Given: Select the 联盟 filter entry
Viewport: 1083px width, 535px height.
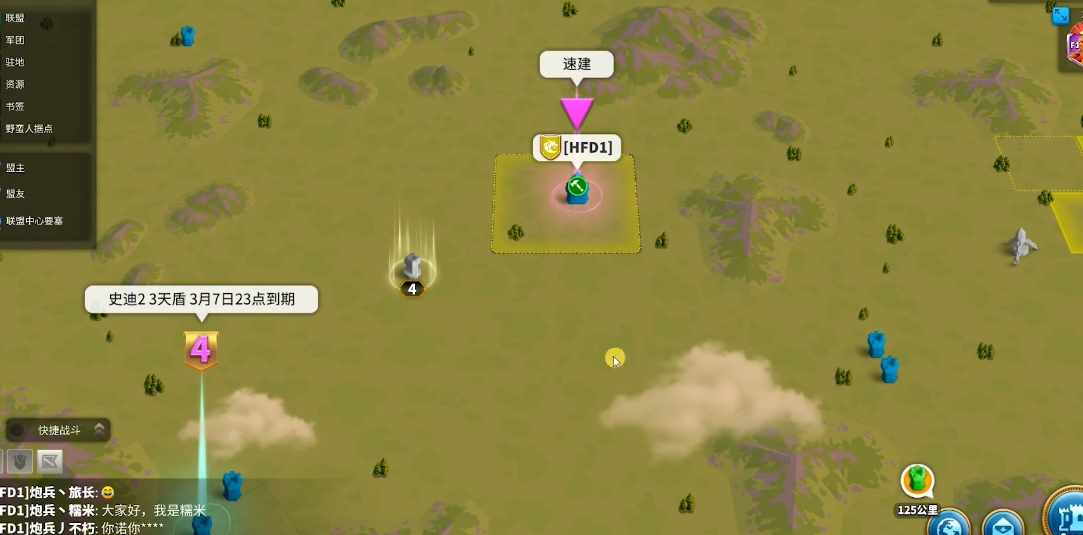Looking at the screenshot, I should click(x=15, y=18).
